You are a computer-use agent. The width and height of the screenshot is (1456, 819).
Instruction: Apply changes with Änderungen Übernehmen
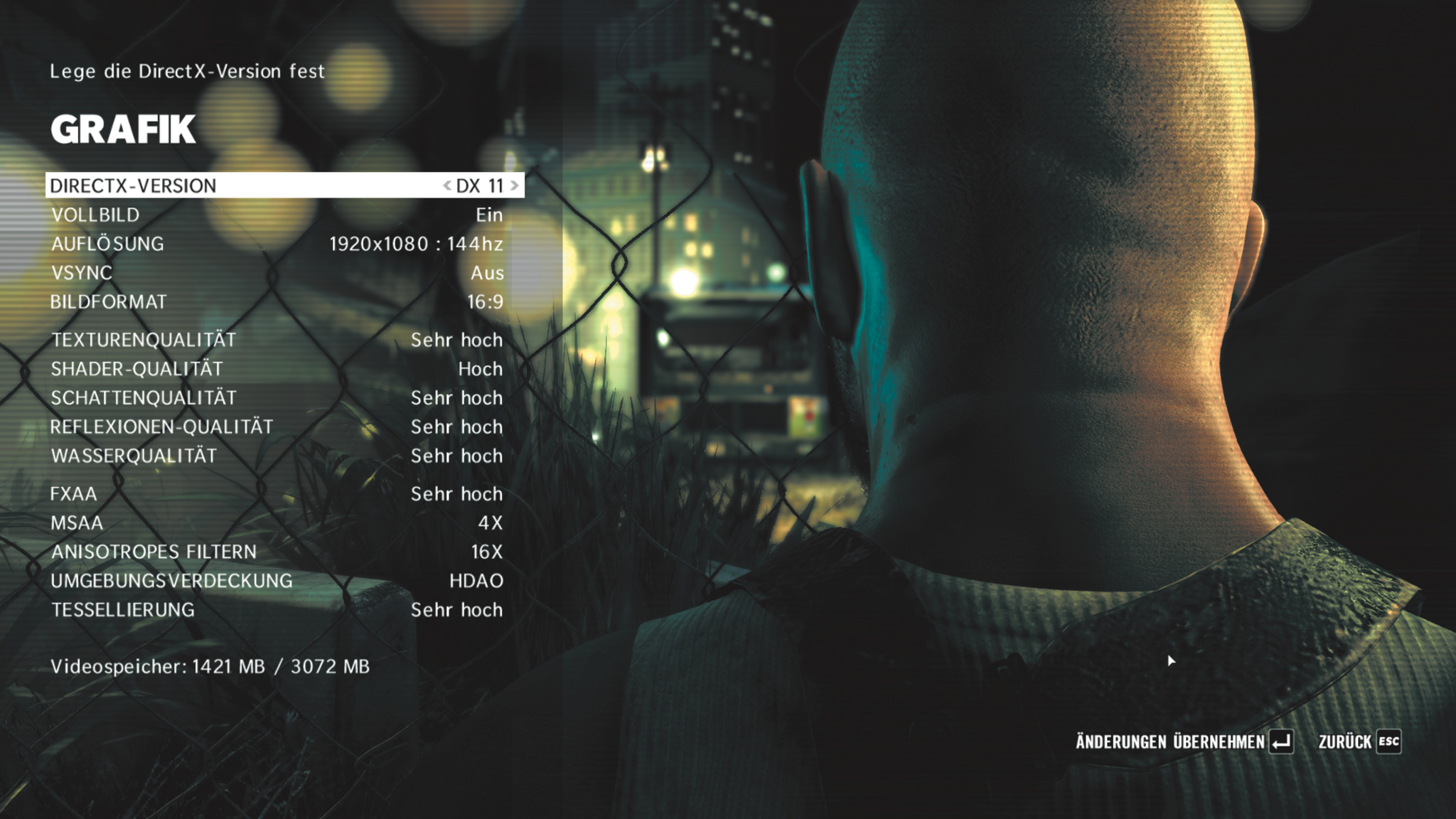pos(1184,742)
